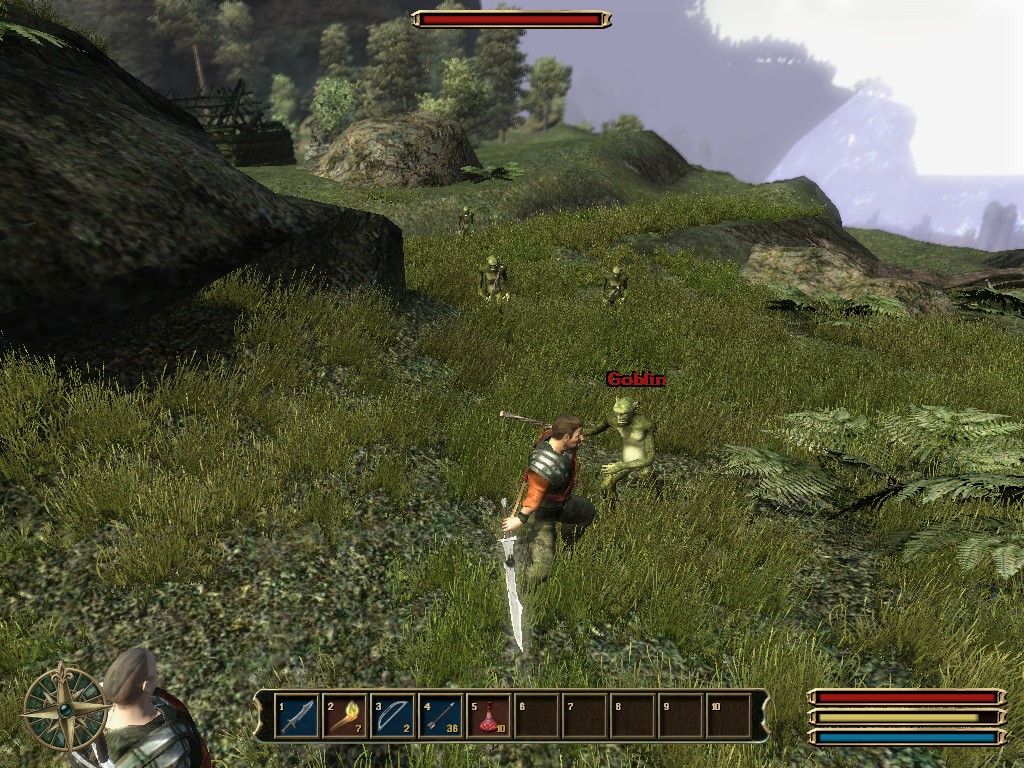The height and width of the screenshot is (768, 1024).
Task: Choose the bow in quickslot 3
Action: pyautogui.click(x=393, y=716)
